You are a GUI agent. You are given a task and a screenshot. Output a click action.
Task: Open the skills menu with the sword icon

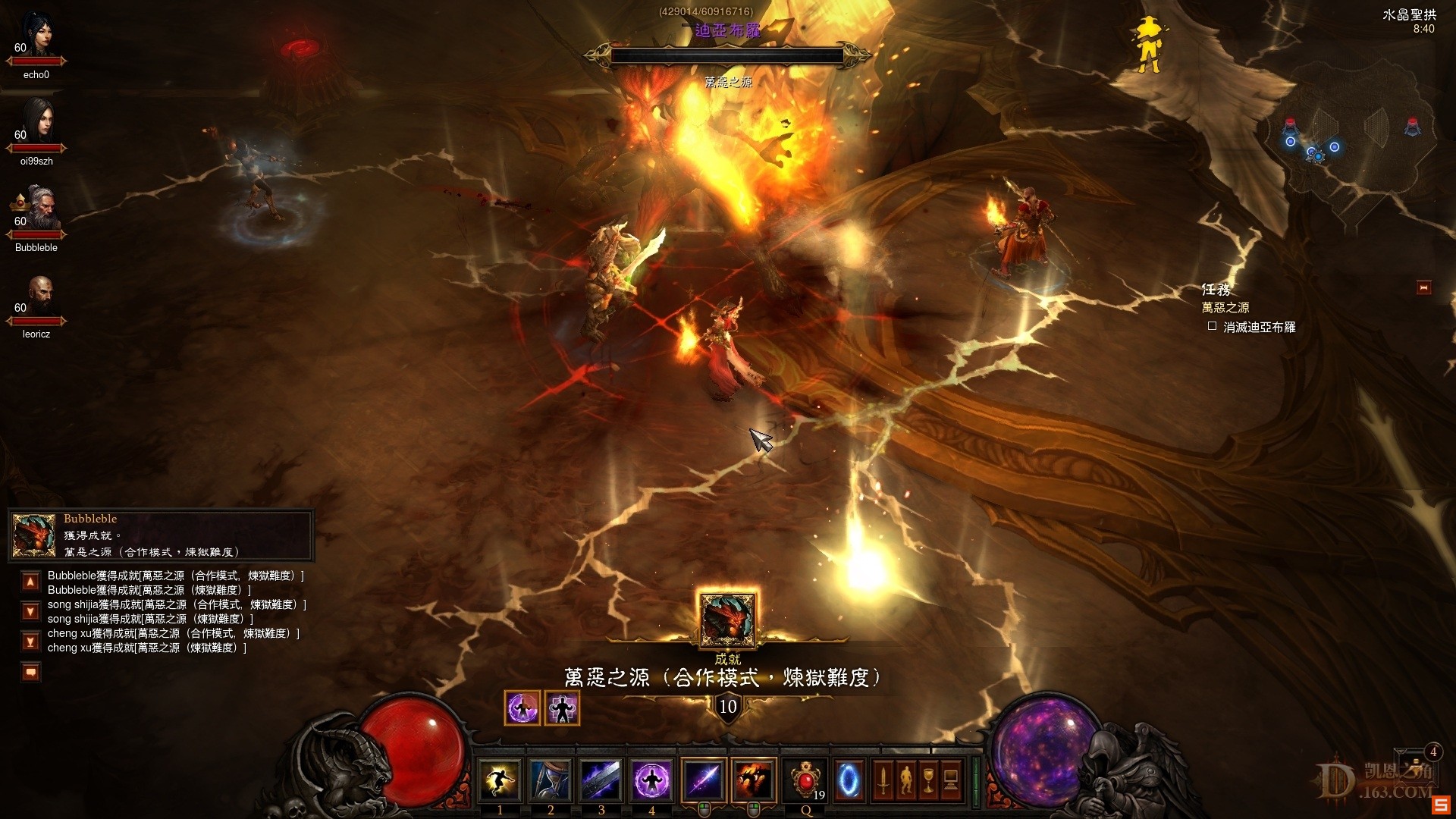[x=883, y=780]
